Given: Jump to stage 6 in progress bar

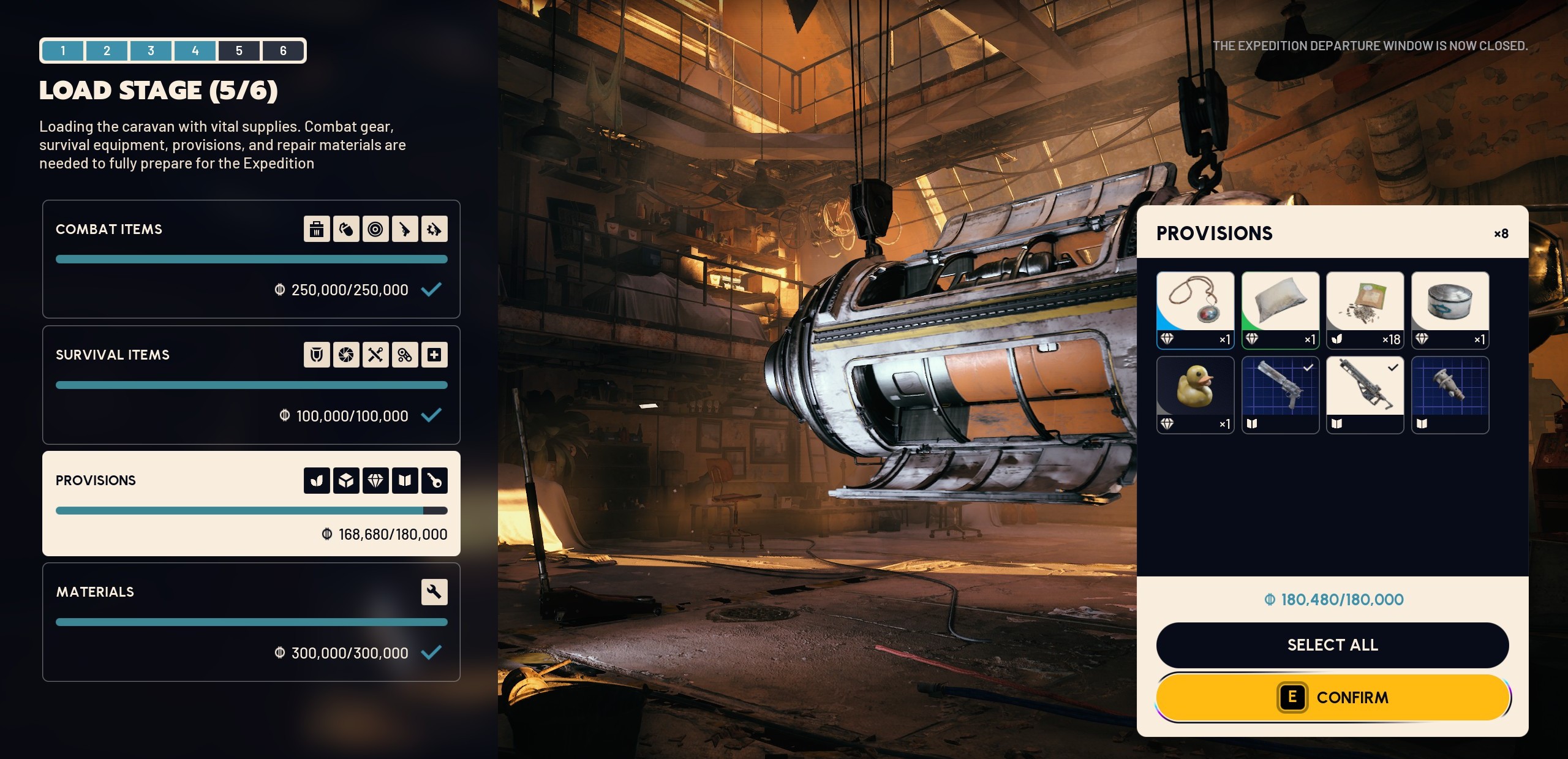Looking at the screenshot, I should (283, 51).
